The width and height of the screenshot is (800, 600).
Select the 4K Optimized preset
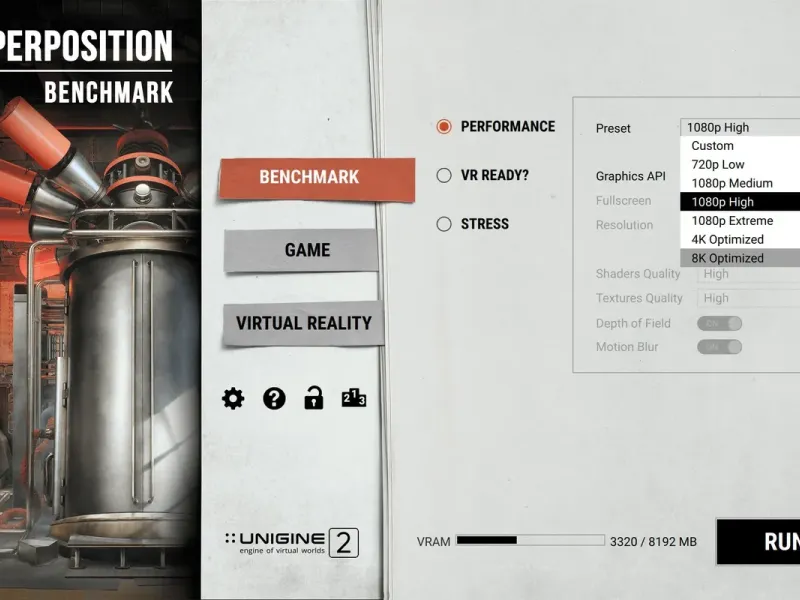(740, 239)
